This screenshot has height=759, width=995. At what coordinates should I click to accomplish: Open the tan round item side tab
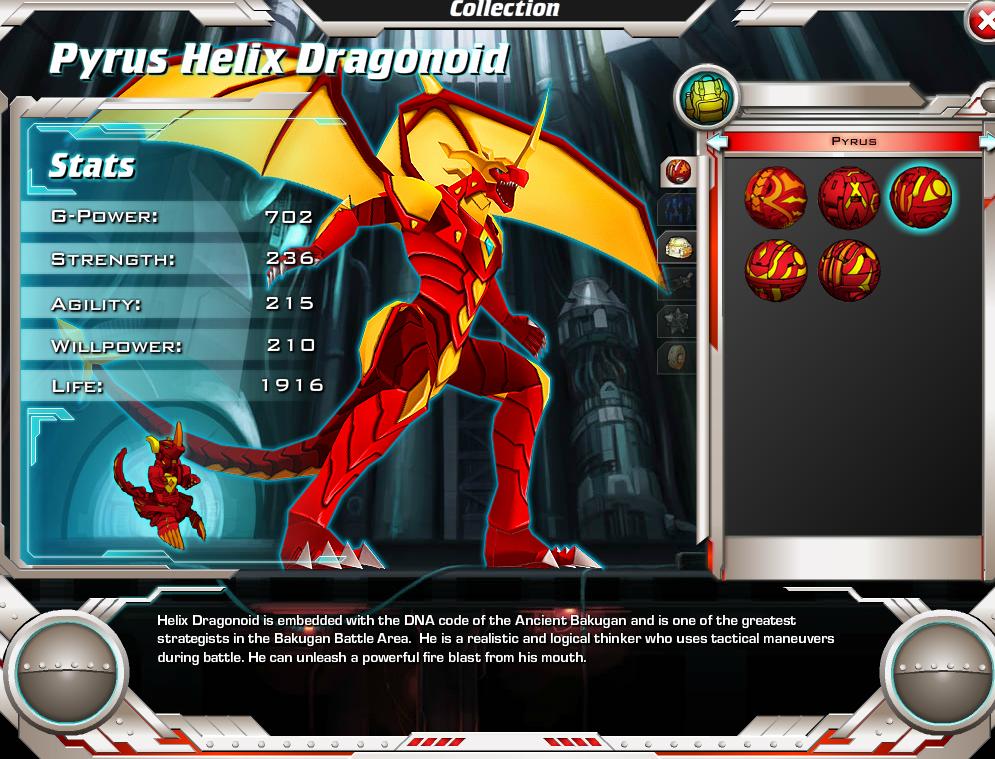tap(677, 357)
